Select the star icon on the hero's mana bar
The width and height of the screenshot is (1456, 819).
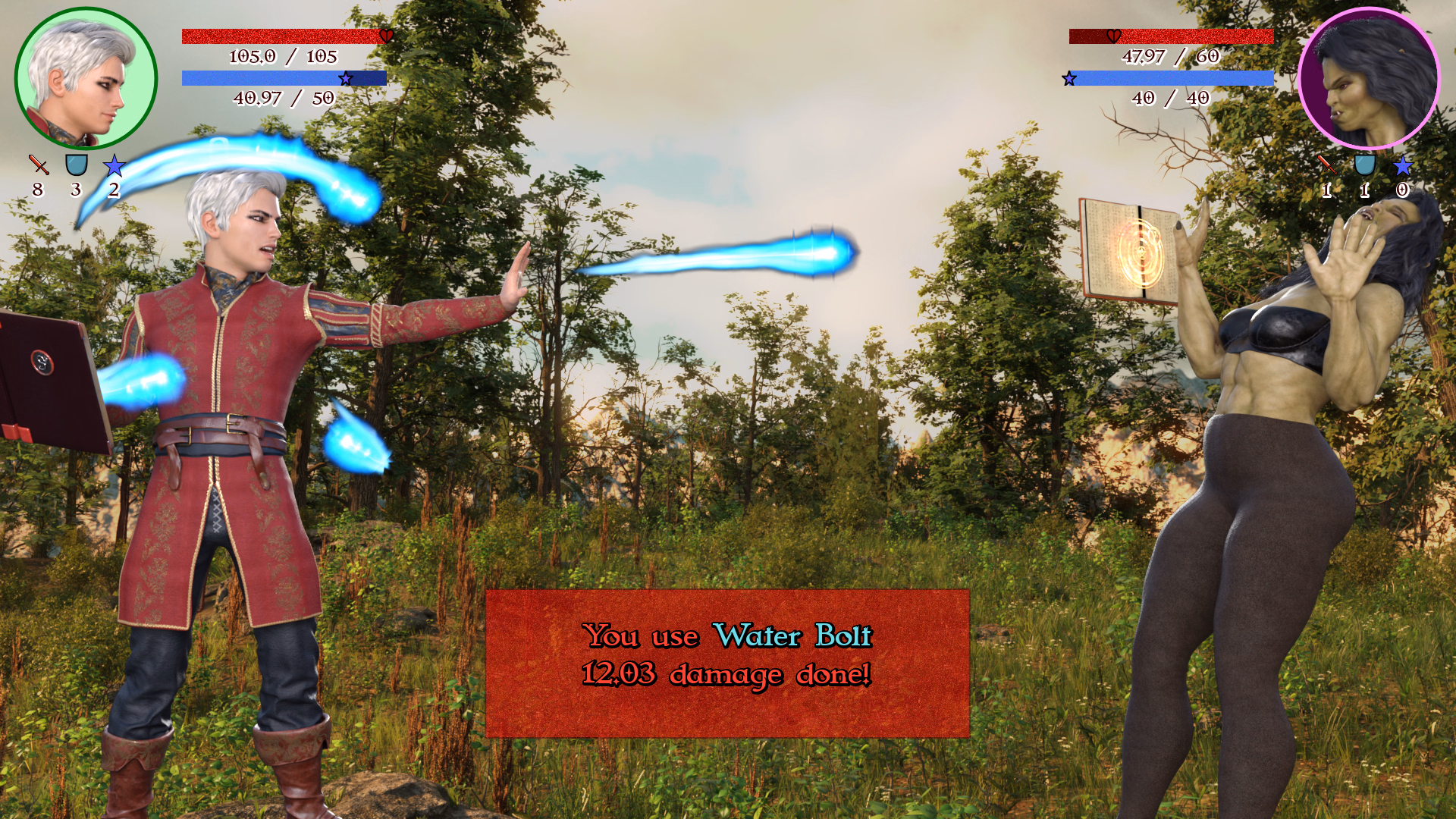[346, 77]
